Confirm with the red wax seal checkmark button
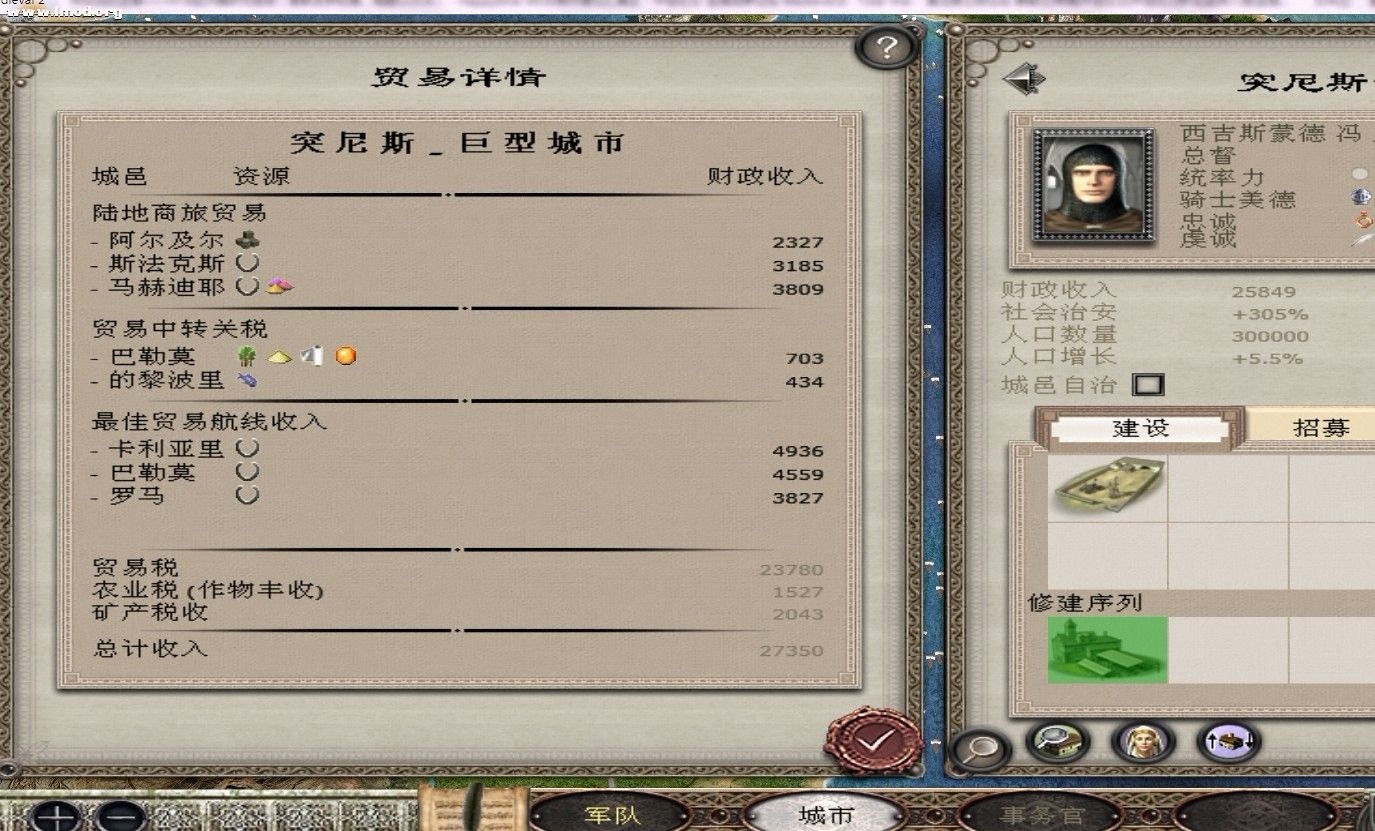The height and width of the screenshot is (831, 1375). click(872, 740)
